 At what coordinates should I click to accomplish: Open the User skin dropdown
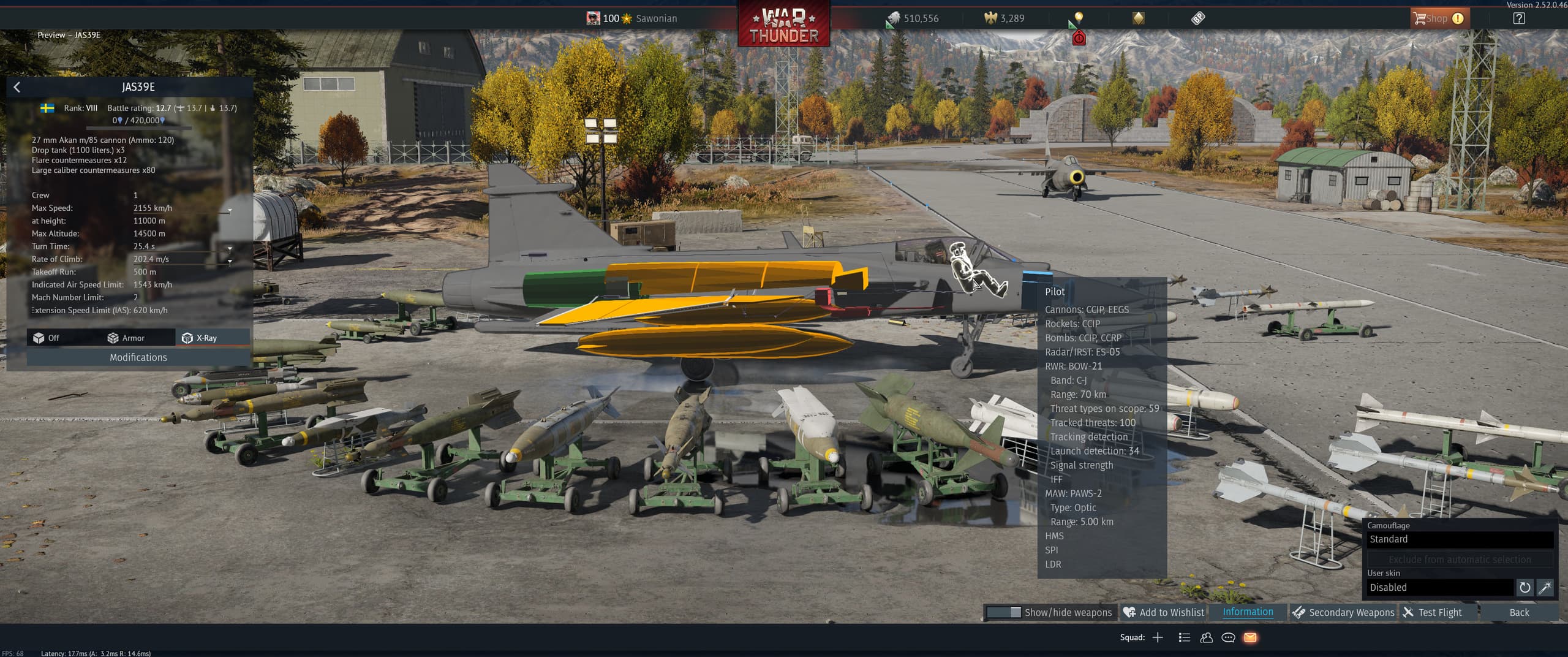(x=1439, y=587)
